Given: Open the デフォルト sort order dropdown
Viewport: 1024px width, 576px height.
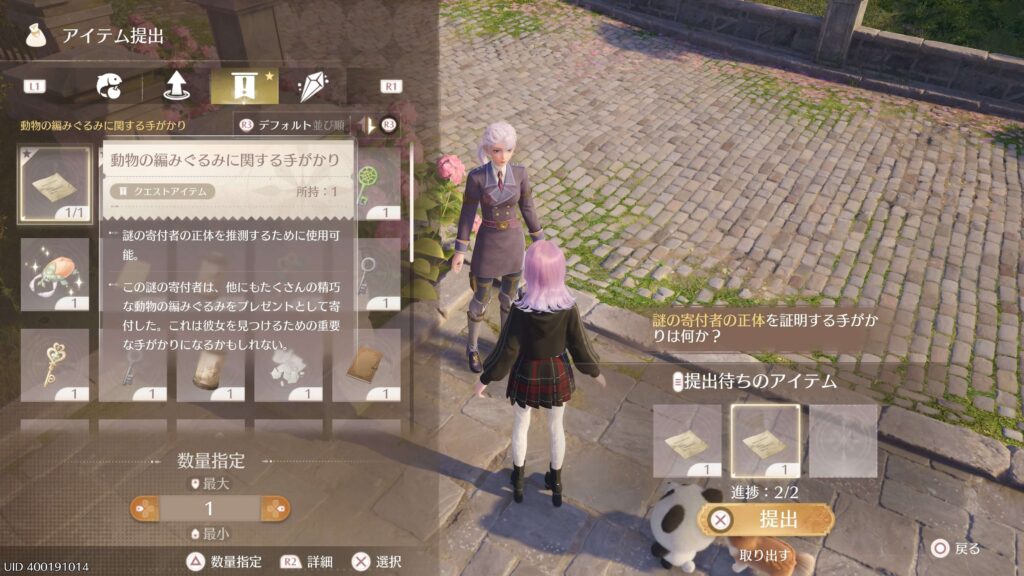Looking at the screenshot, I should pos(292,126).
